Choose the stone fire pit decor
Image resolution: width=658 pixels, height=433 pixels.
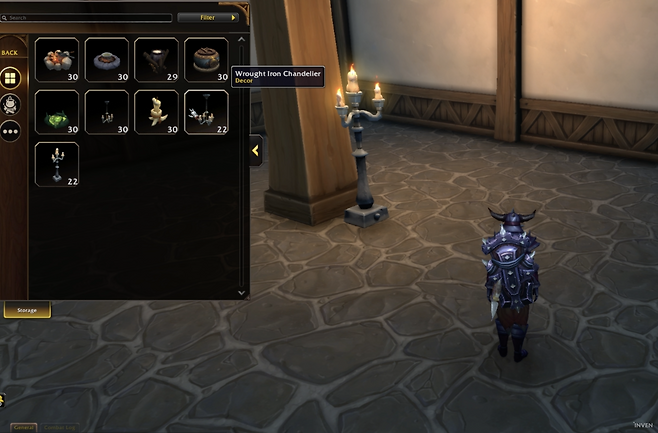click(106, 60)
